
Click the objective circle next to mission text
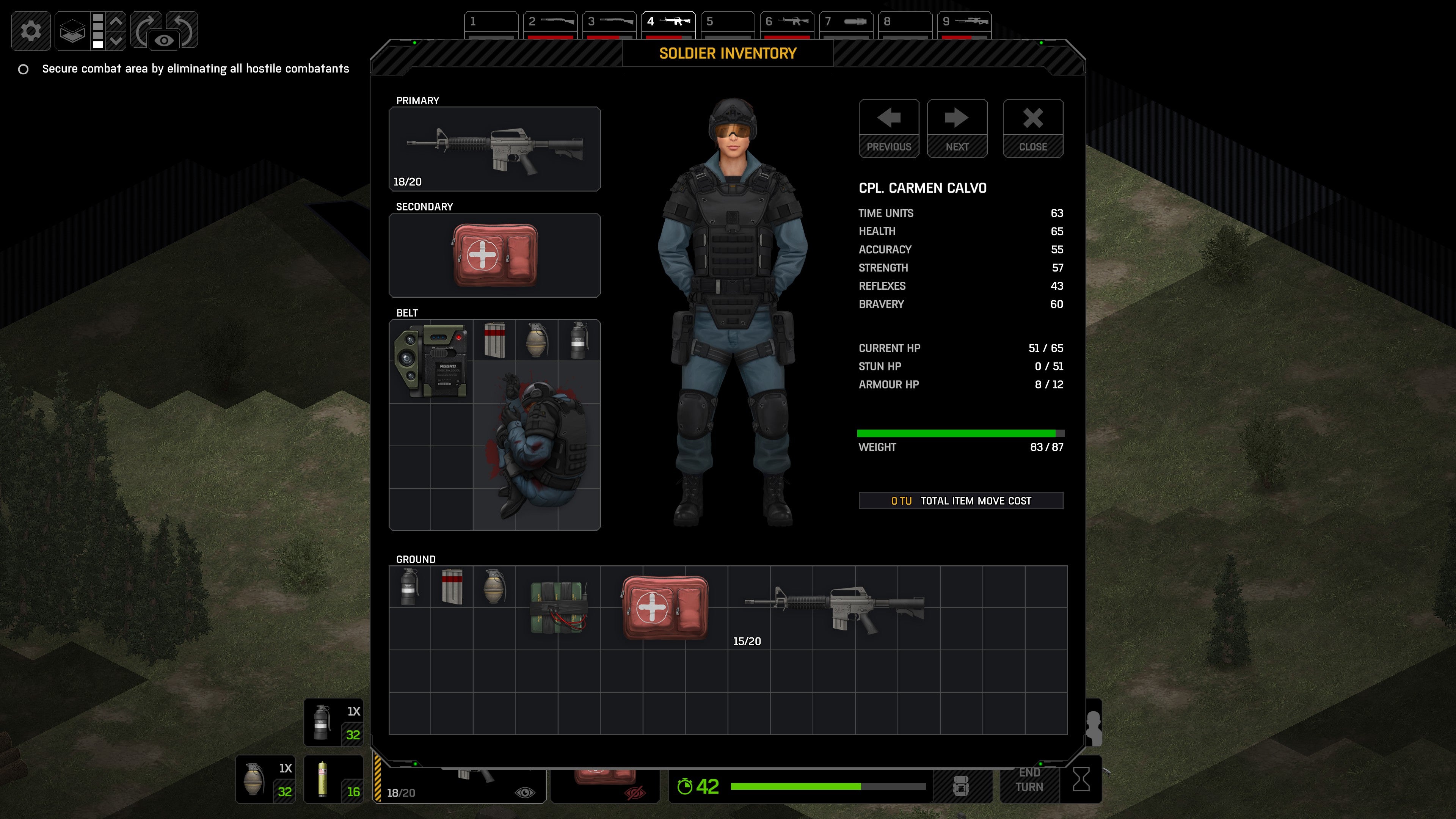[24, 69]
